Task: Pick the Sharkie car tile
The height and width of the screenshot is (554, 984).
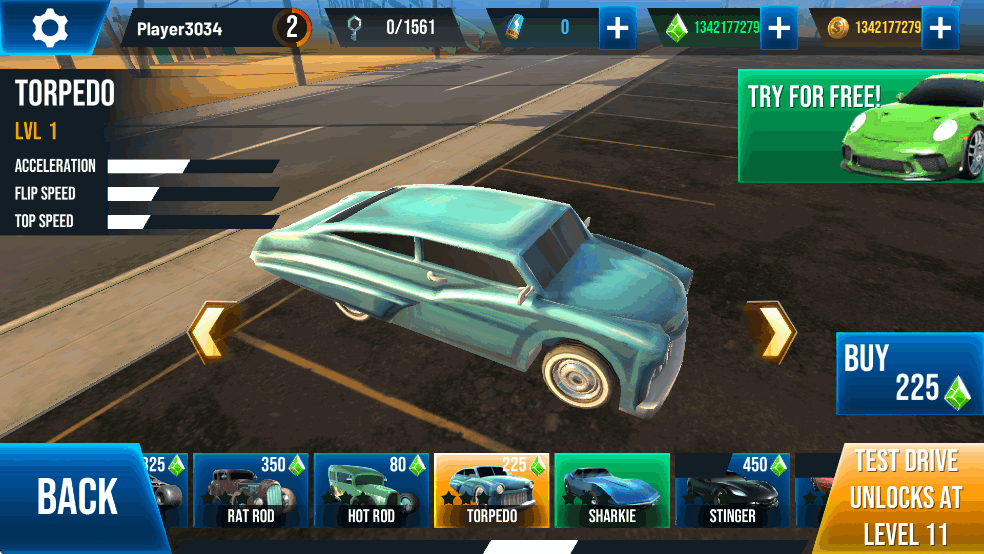Action: pos(612,490)
